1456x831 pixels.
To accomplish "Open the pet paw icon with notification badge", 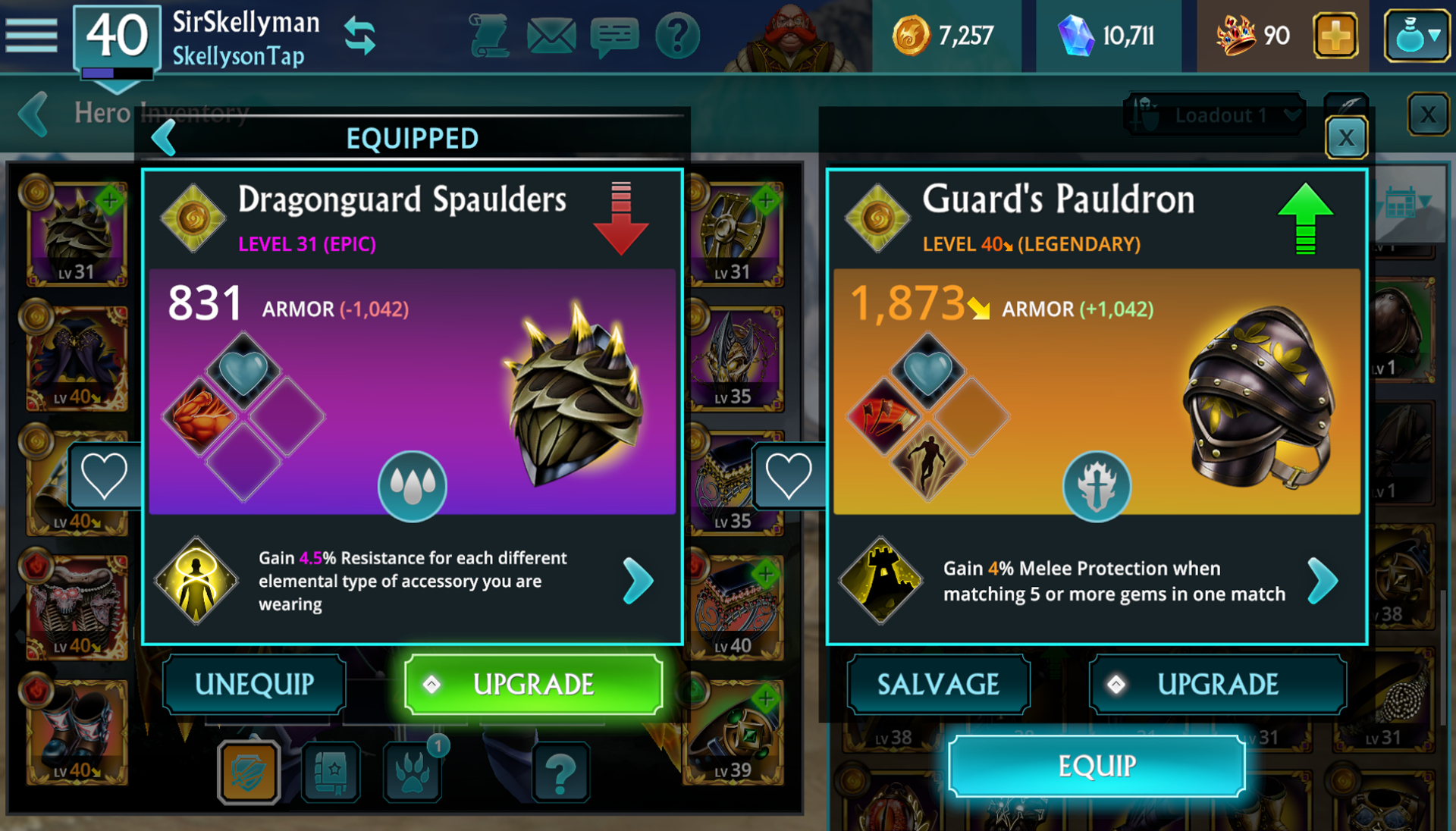I will pyautogui.click(x=410, y=771).
